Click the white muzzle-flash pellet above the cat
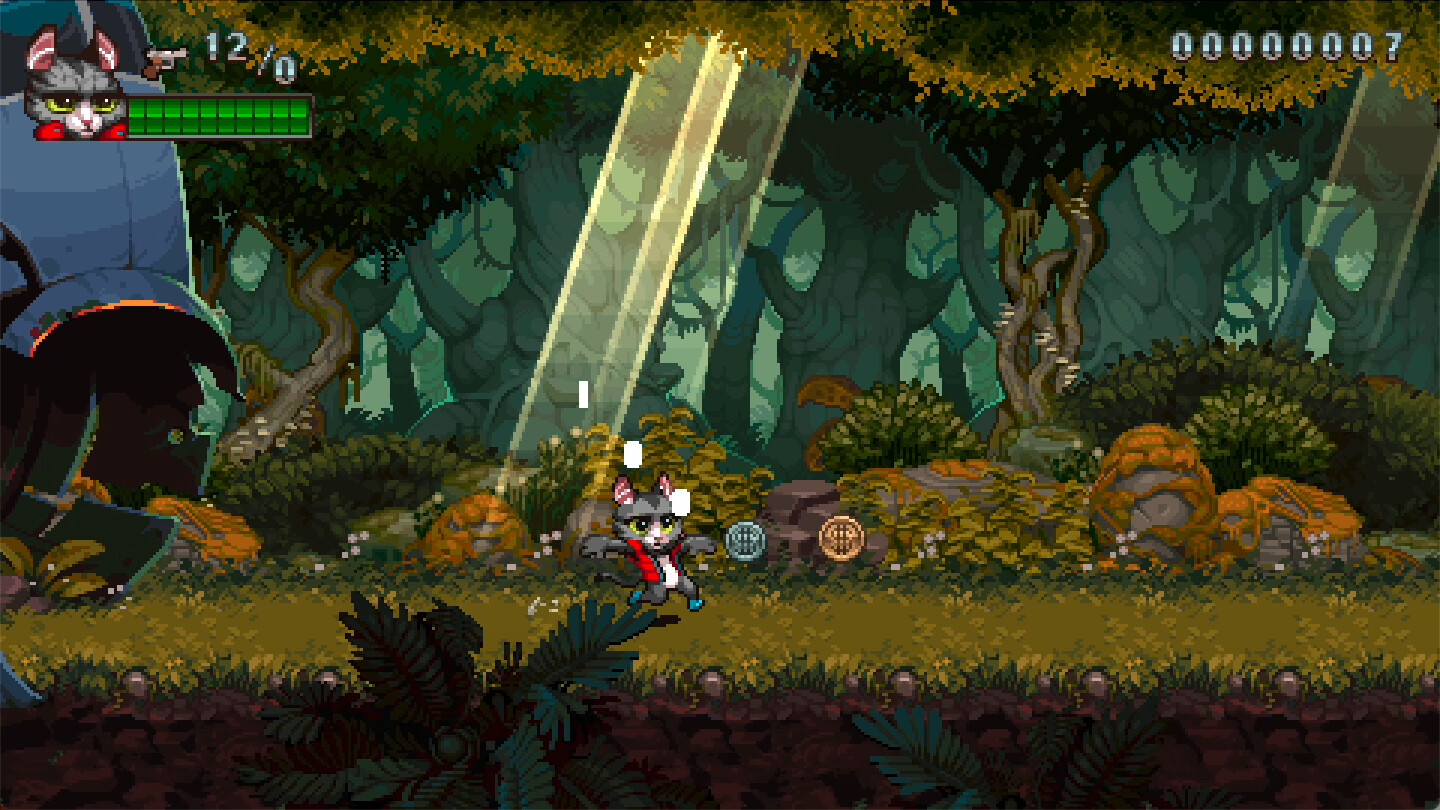This screenshot has height=810, width=1440. click(632, 456)
